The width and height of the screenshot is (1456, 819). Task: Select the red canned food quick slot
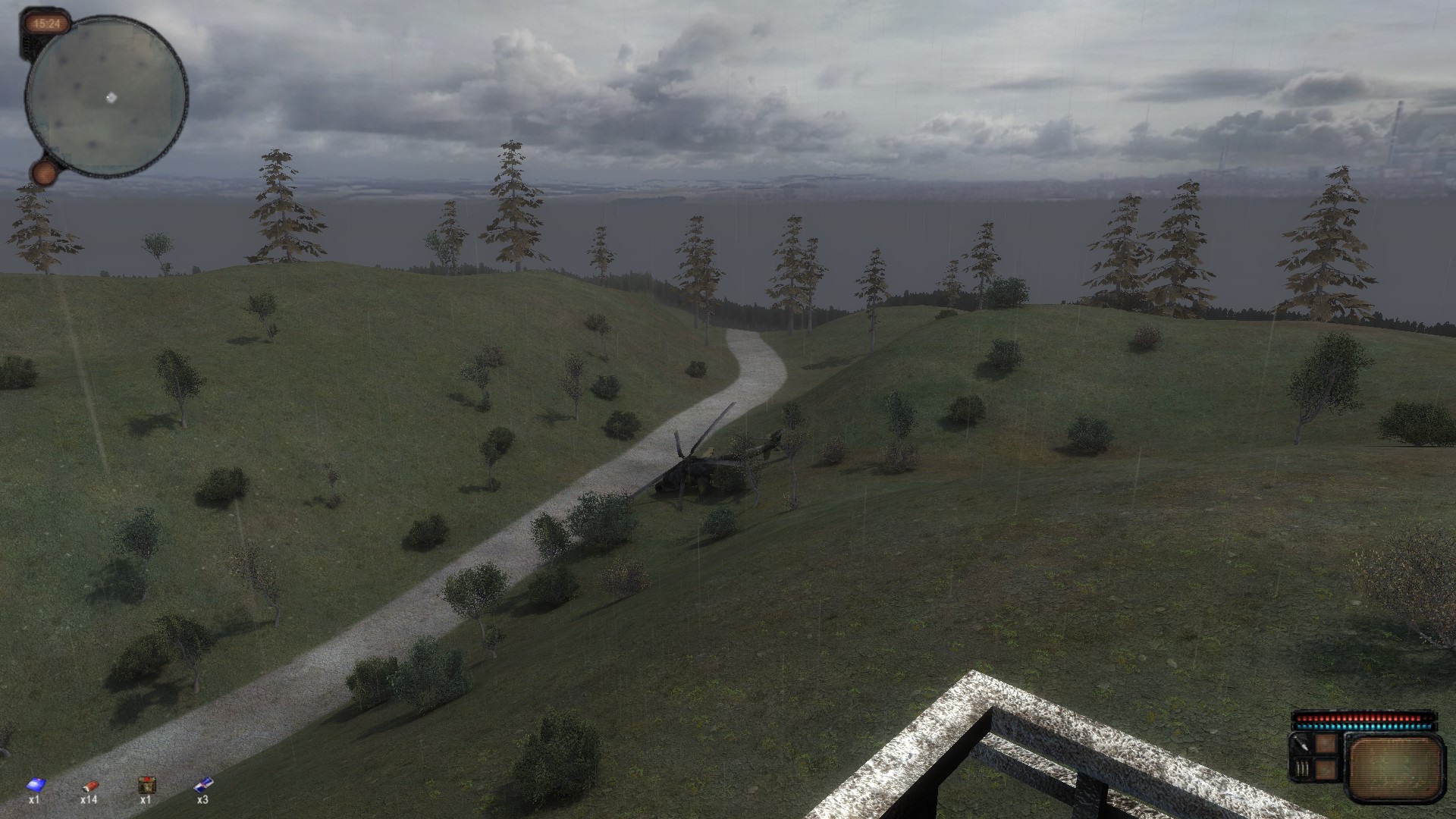click(x=89, y=785)
